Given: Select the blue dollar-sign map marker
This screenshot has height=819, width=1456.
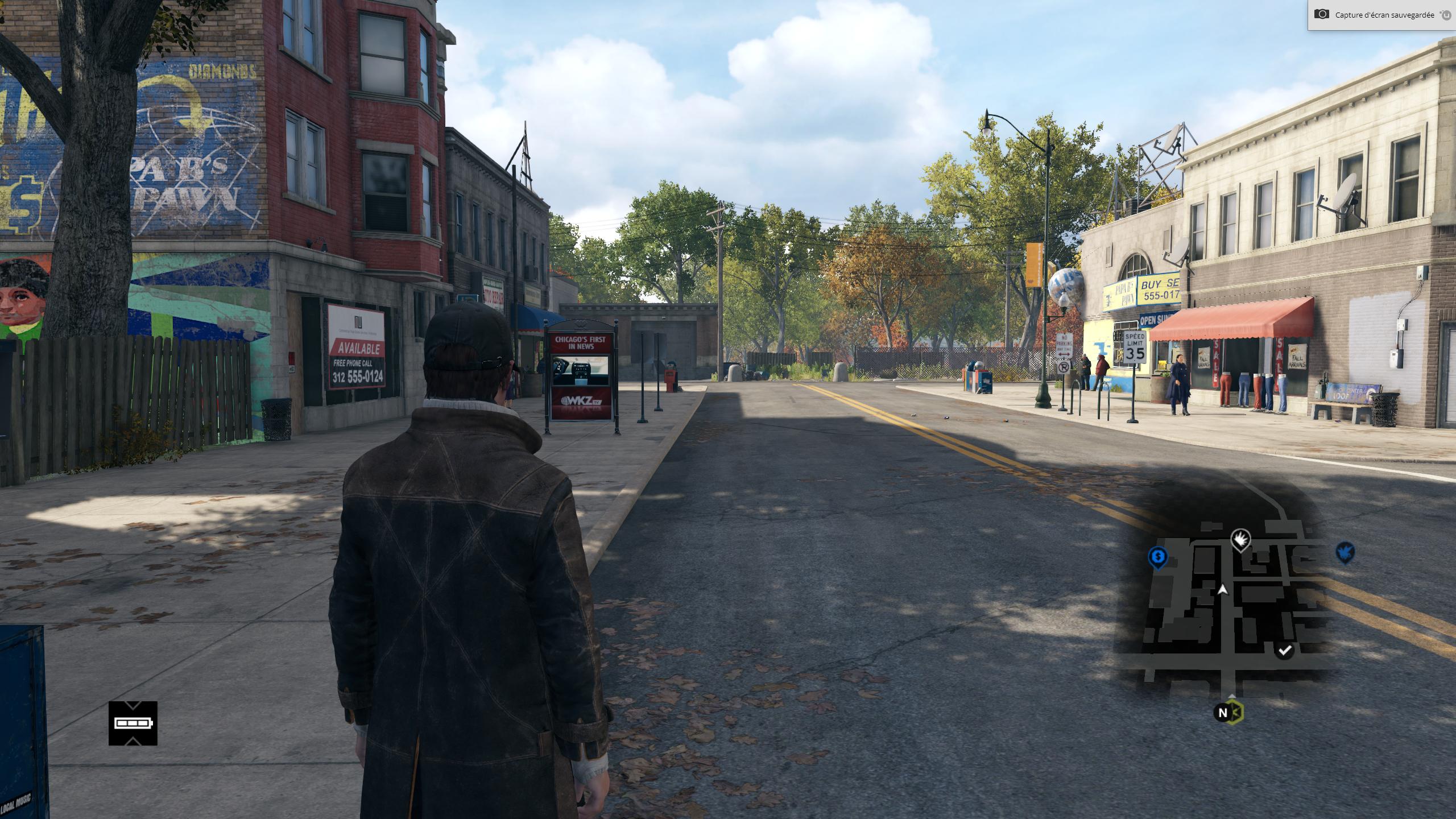Looking at the screenshot, I should (x=1157, y=556).
